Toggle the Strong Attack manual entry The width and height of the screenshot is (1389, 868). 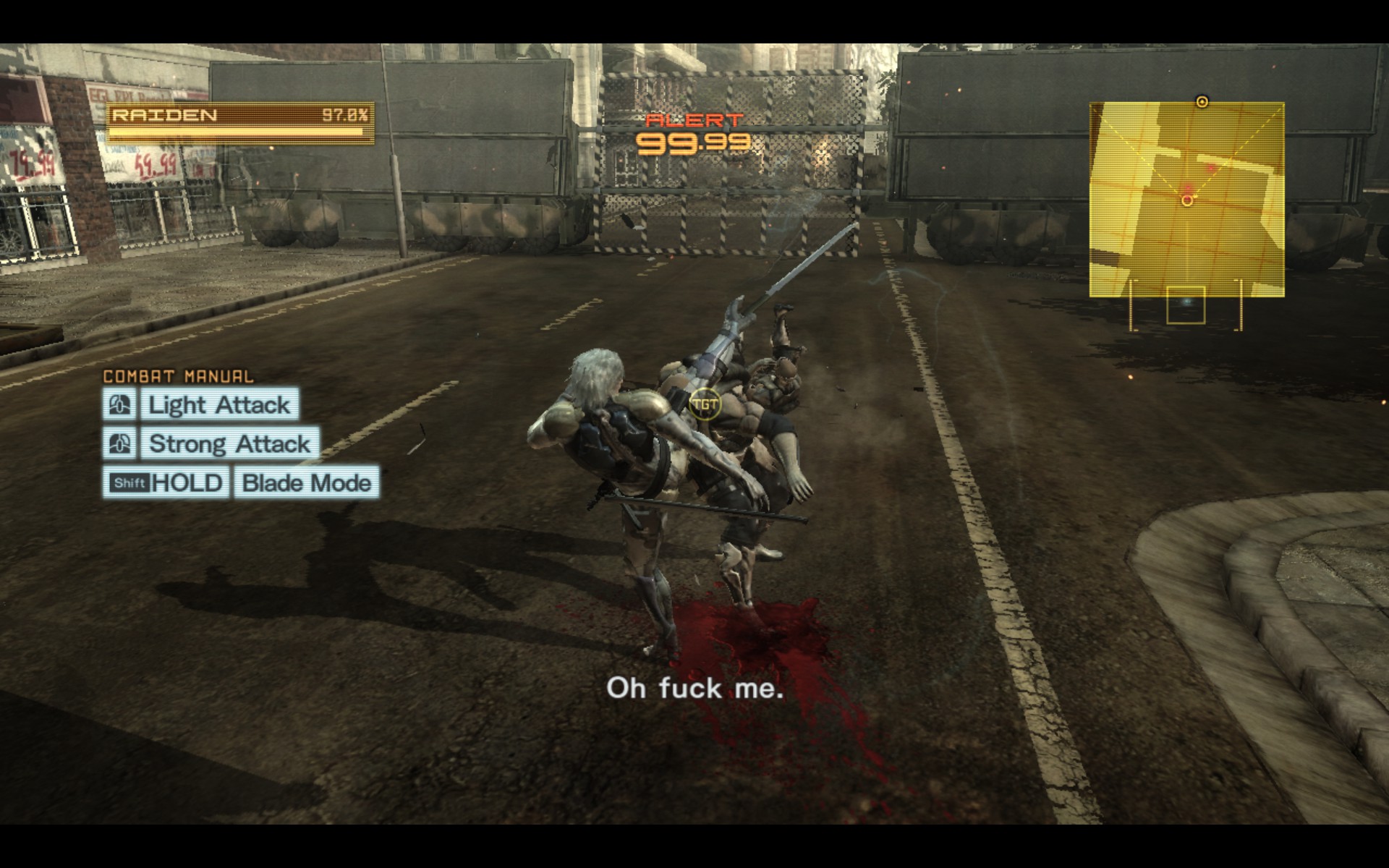pyautogui.click(x=229, y=444)
